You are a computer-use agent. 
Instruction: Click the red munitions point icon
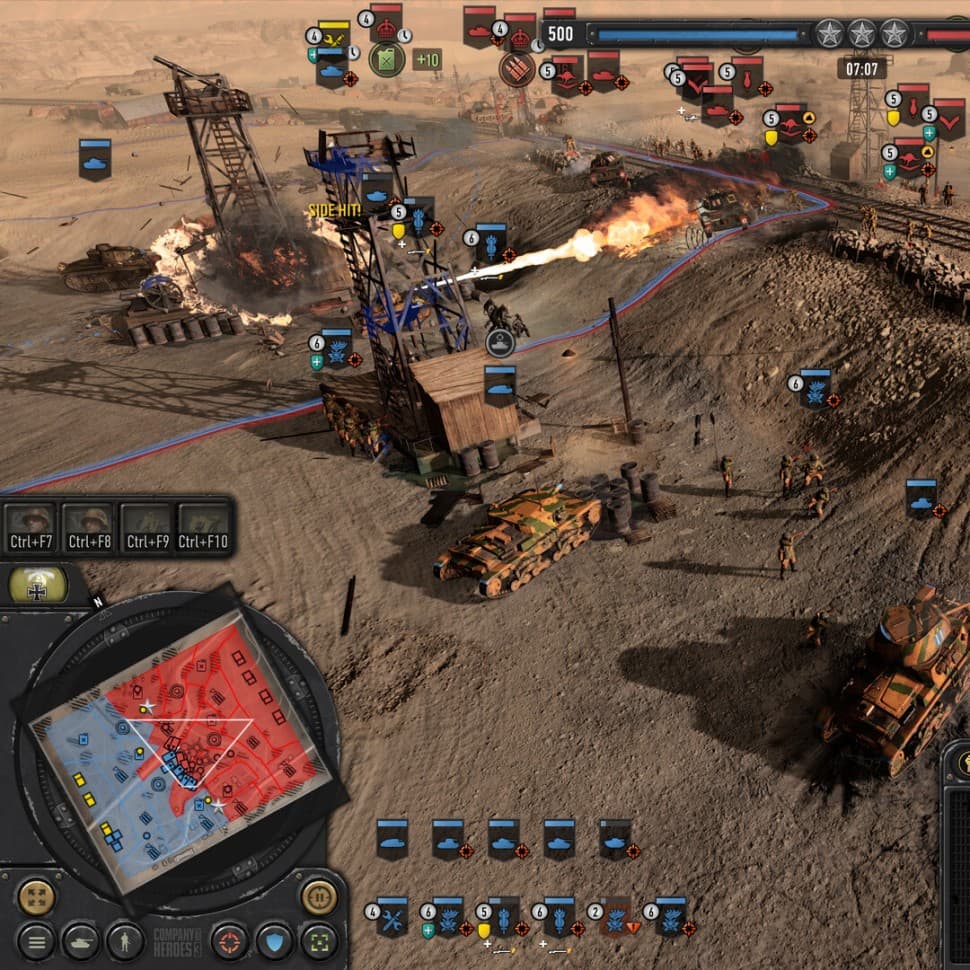(517, 69)
